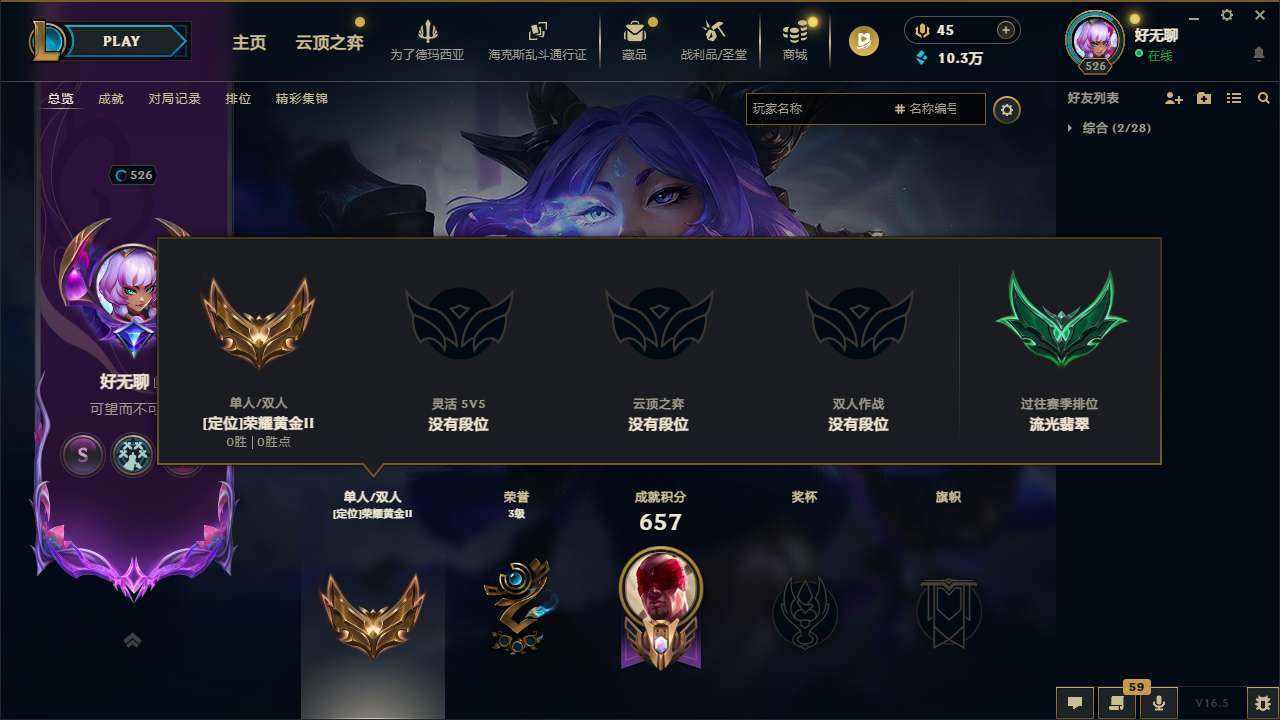The width and height of the screenshot is (1280, 720).
Task: Open the Loot (战利品/圣堂) icon
Action: pyautogui.click(x=713, y=40)
